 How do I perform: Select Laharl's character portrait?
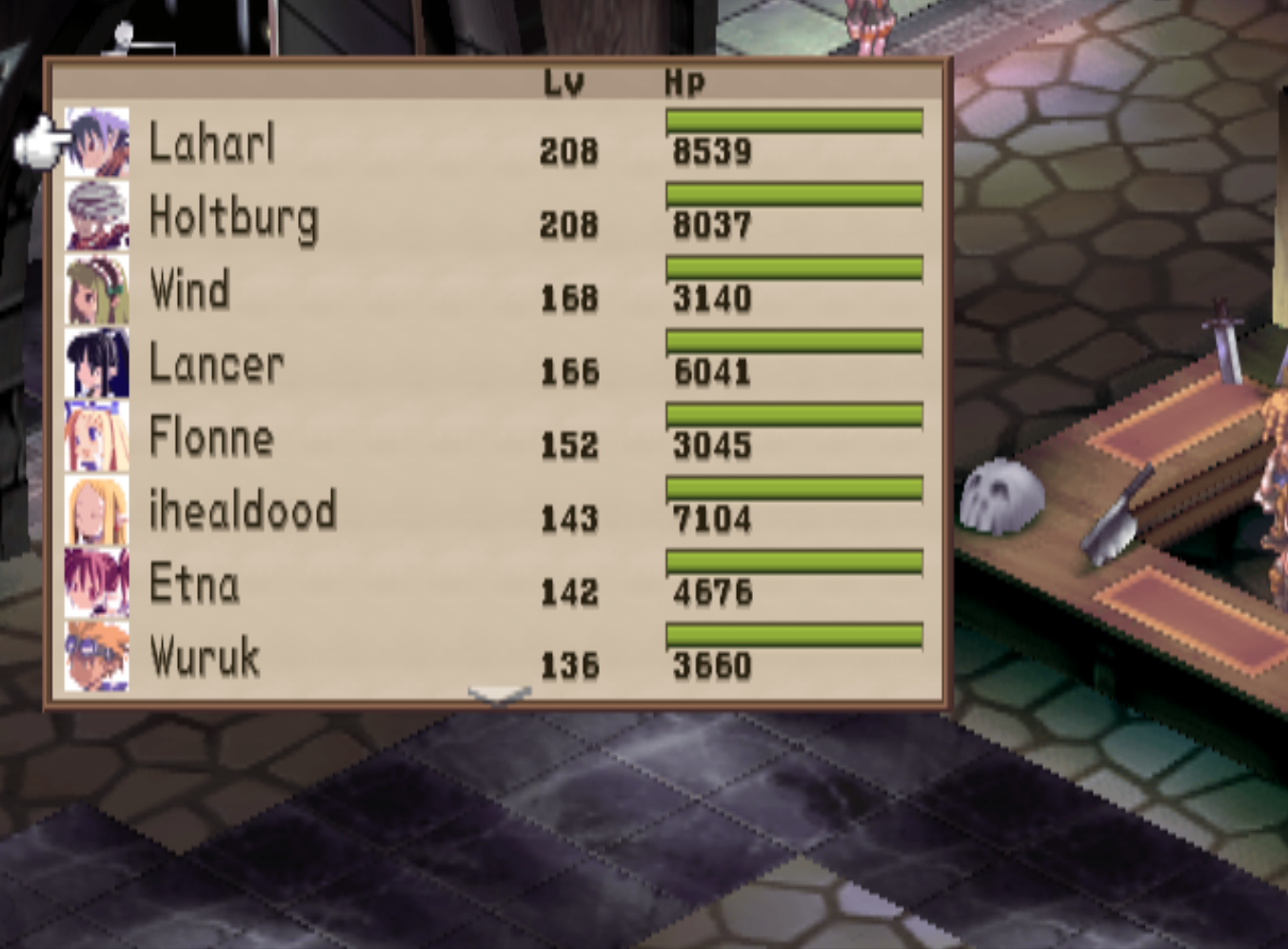pyautogui.click(x=98, y=143)
